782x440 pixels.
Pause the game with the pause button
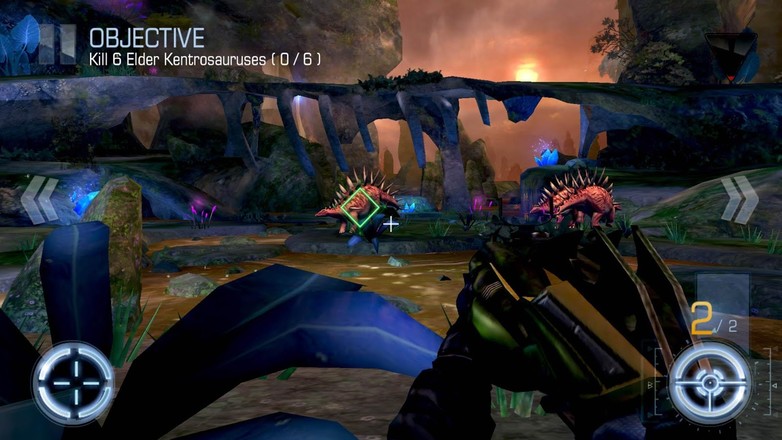59,44
